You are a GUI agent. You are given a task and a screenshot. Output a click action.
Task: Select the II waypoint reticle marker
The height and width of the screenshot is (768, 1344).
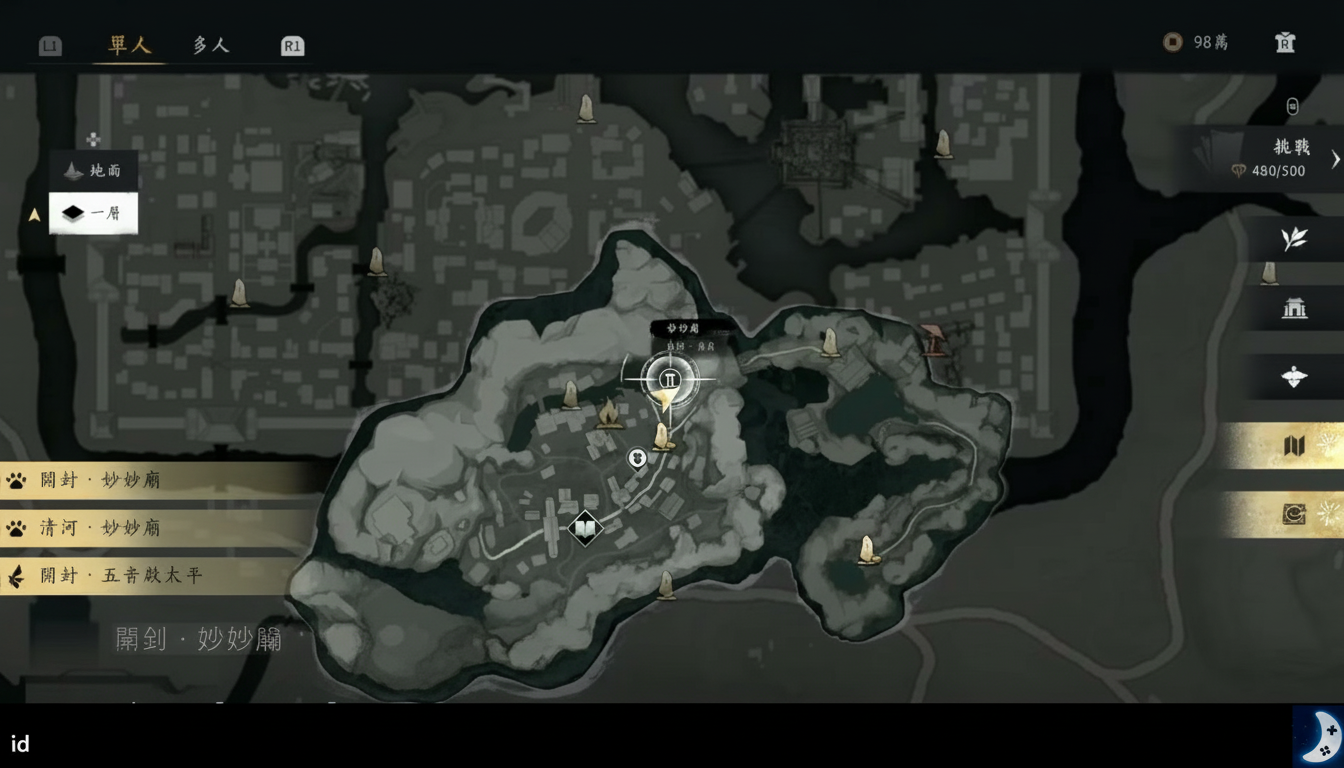tap(669, 379)
